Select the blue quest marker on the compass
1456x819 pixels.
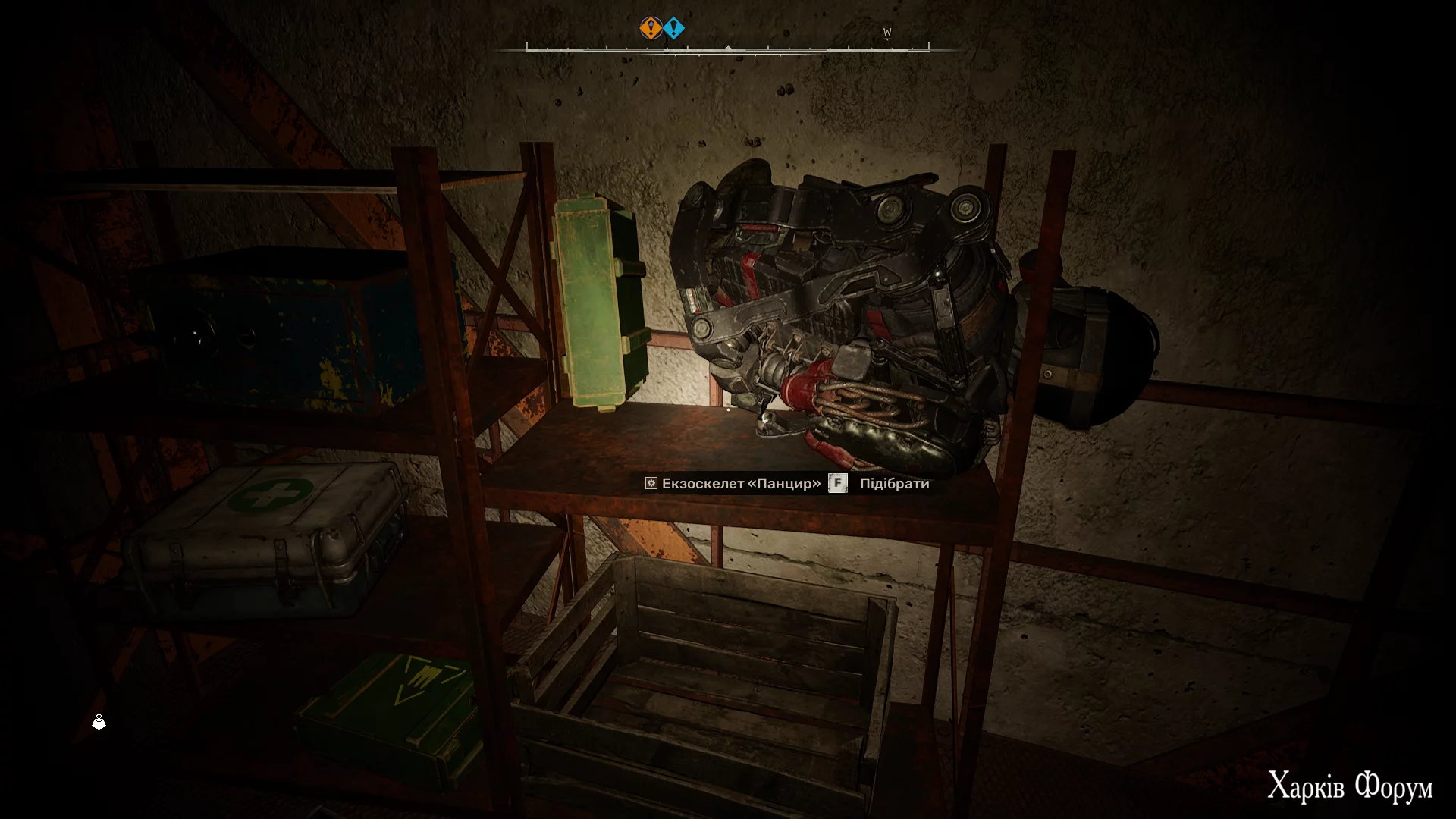(x=674, y=29)
